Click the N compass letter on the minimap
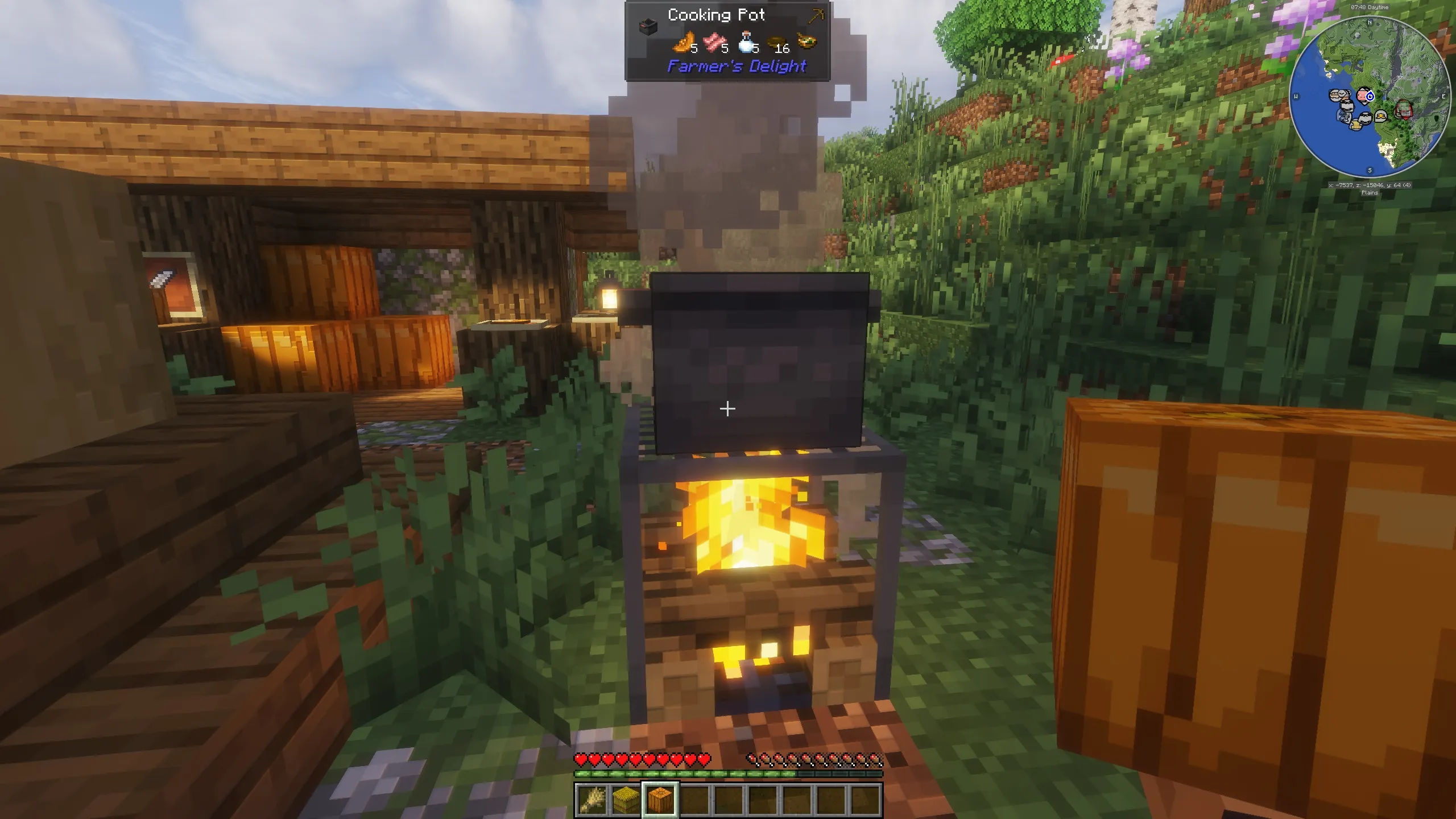 (1370, 23)
